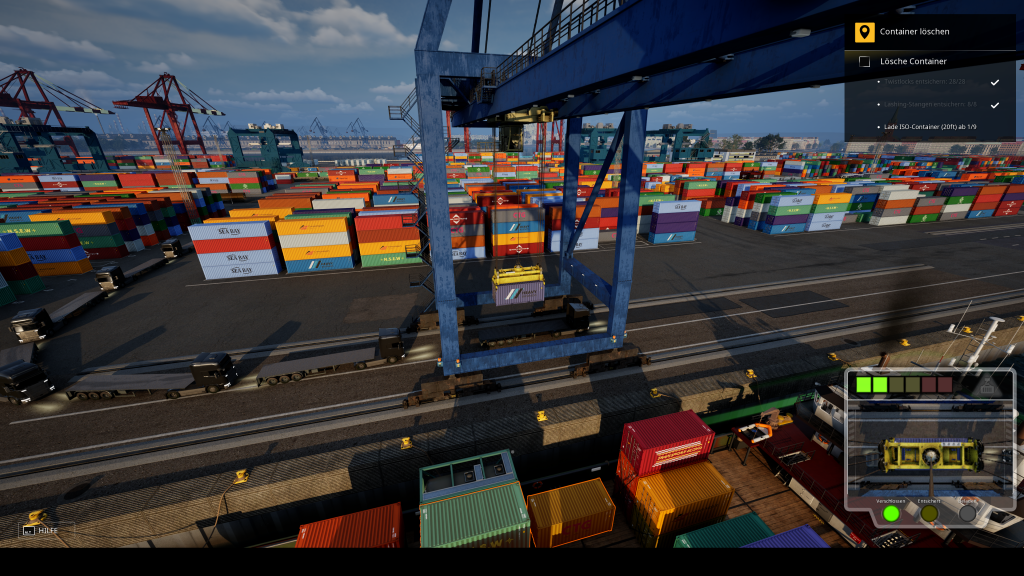The image size is (1024, 576).
Task: Click the container weight warning triangle icon
Action: (x=987, y=385)
